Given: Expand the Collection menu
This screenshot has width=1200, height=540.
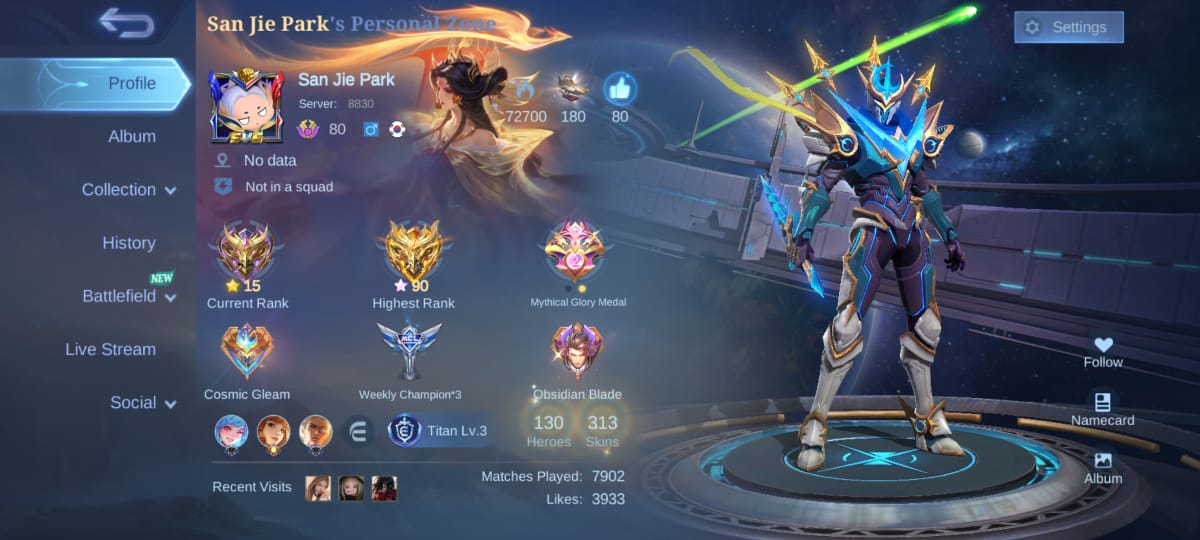Looking at the screenshot, I should point(129,190).
